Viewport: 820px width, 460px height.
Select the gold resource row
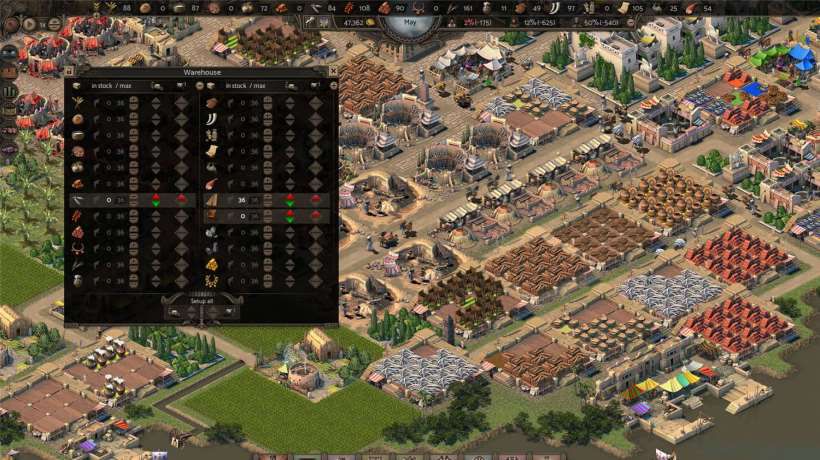tap(212, 264)
